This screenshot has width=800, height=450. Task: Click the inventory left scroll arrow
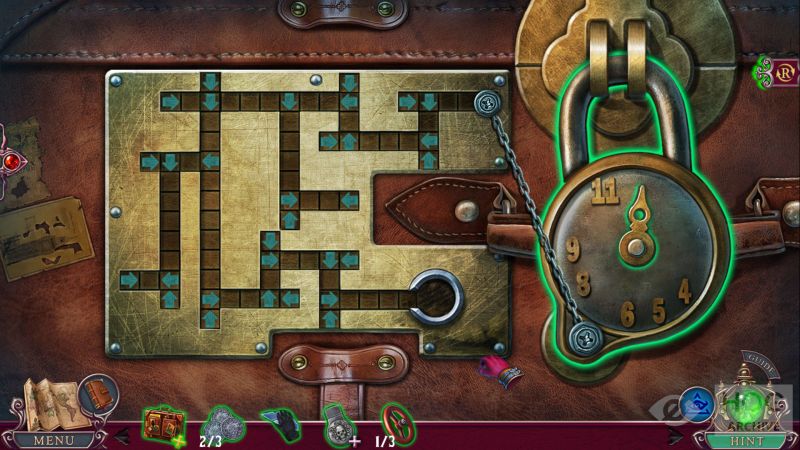pyautogui.click(x=124, y=435)
